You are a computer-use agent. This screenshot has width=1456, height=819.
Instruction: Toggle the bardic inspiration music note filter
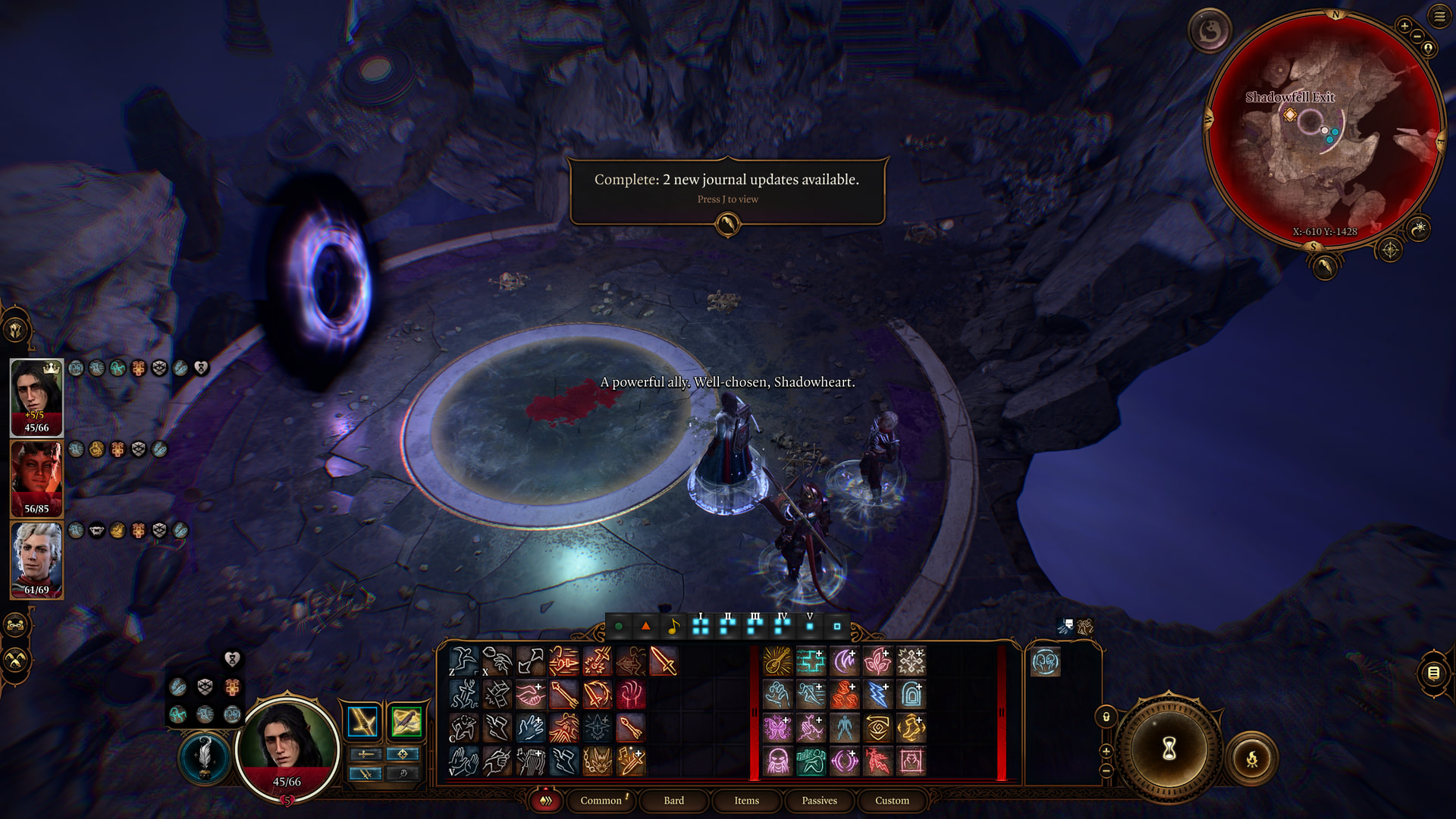[x=673, y=627]
